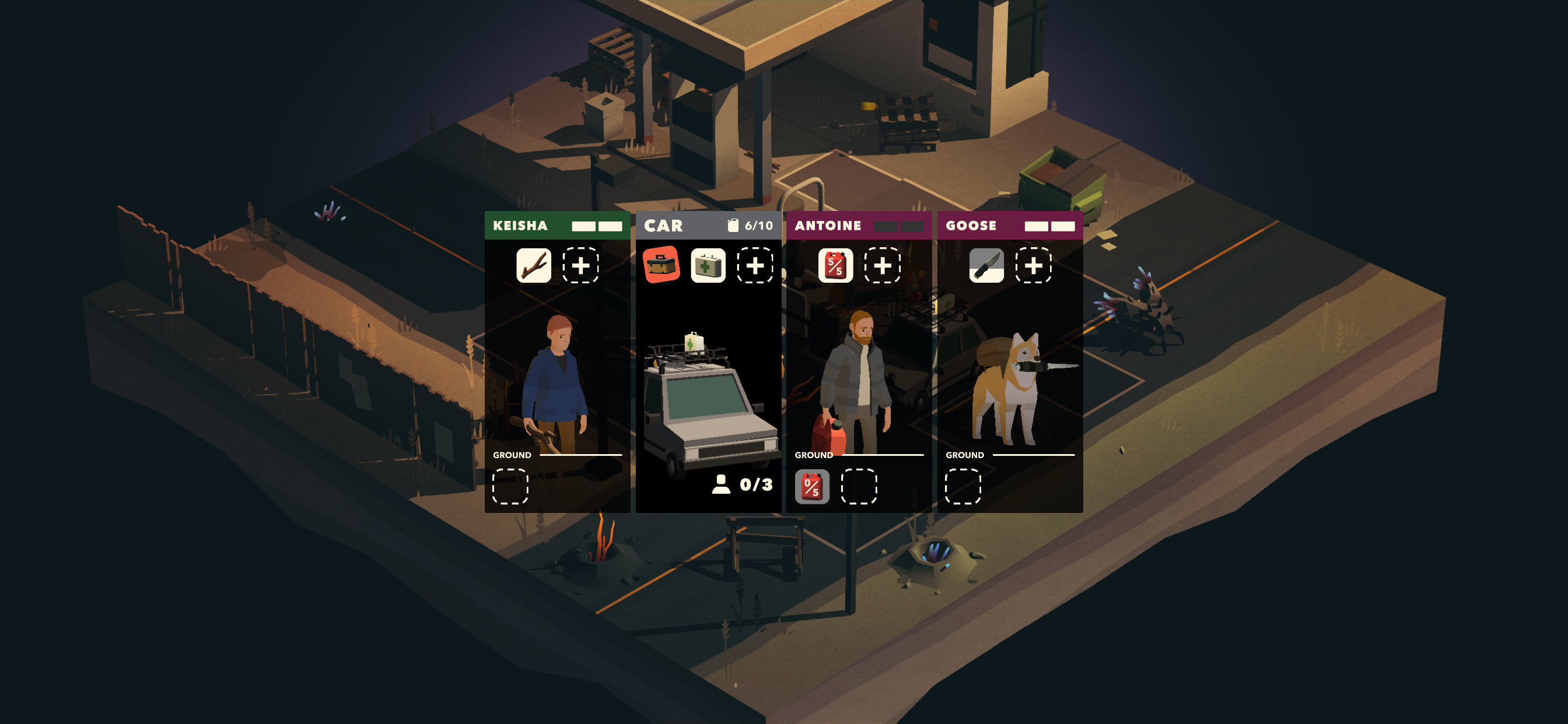This screenshot has width=1568, height=724.
Task: Select Antoine's name header
Action: pyautogui.click(x=858, y=226)
